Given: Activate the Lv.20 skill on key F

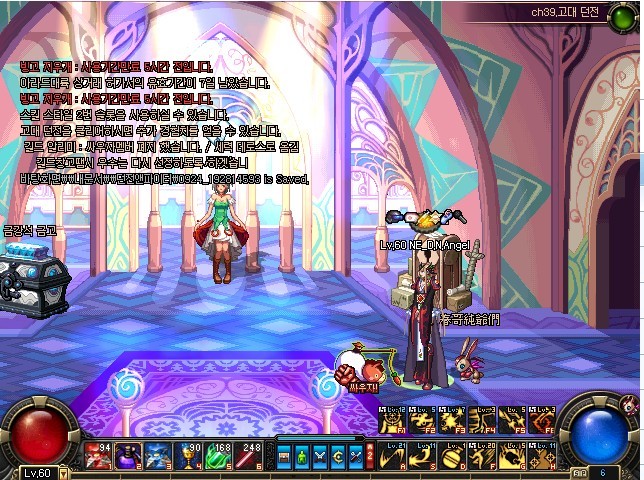Looking at the screenshot, I should click(x=482, y=455).
